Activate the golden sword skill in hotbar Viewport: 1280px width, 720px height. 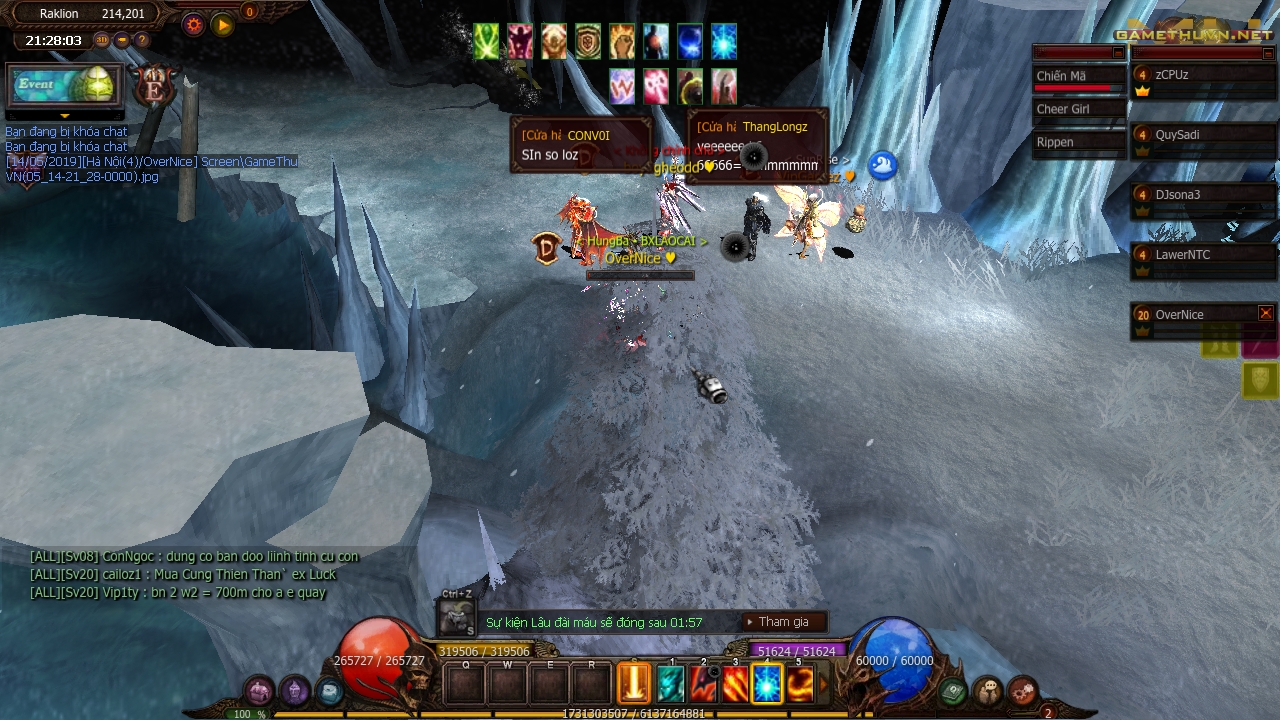[634, 684]
